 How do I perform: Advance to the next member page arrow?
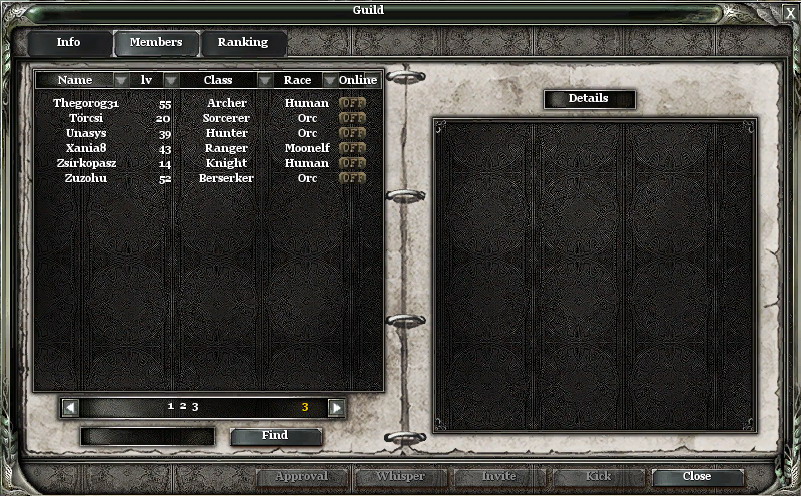(336, 407)
